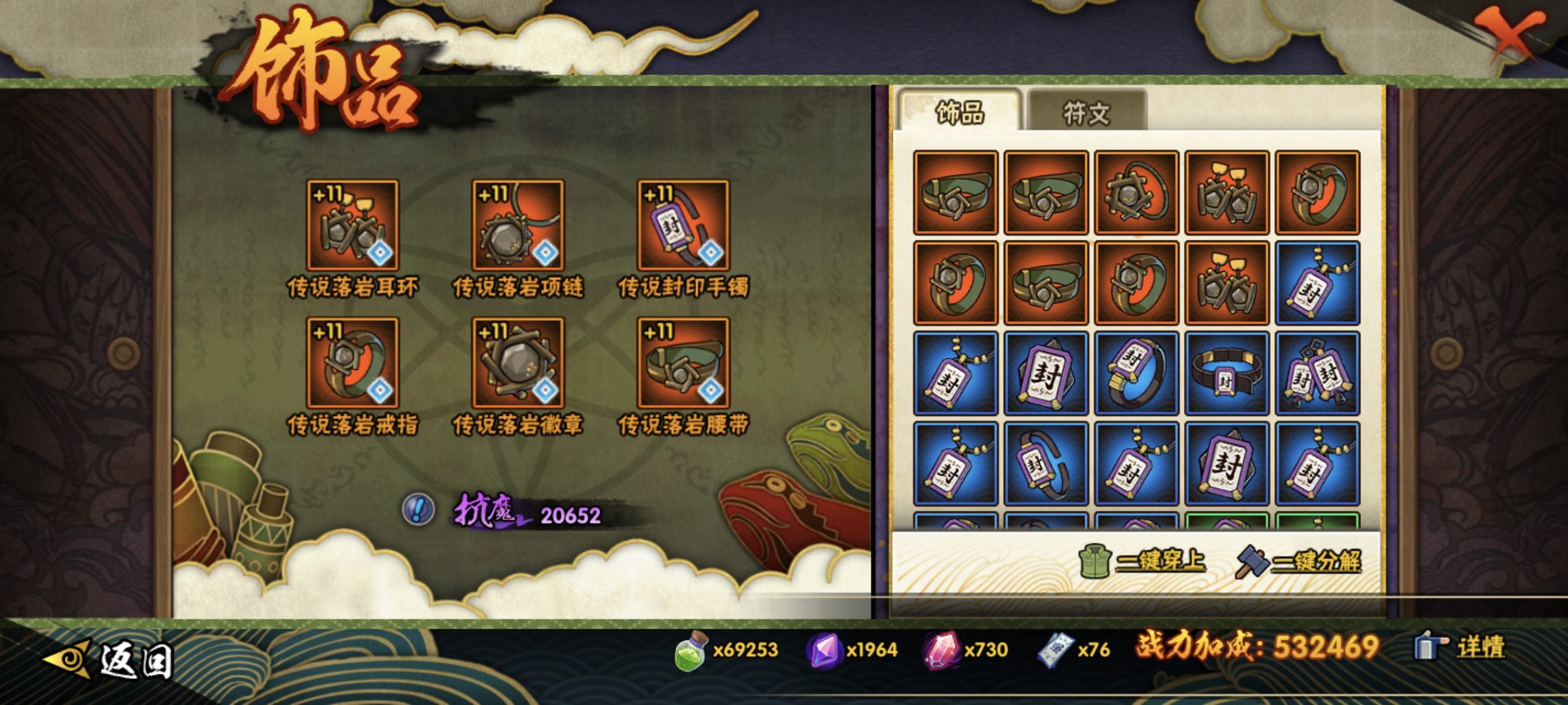The image size is (1568, 705).
Task: Select equipped 传说落岩耳环 earrings slot
Action: coord(353,226)
